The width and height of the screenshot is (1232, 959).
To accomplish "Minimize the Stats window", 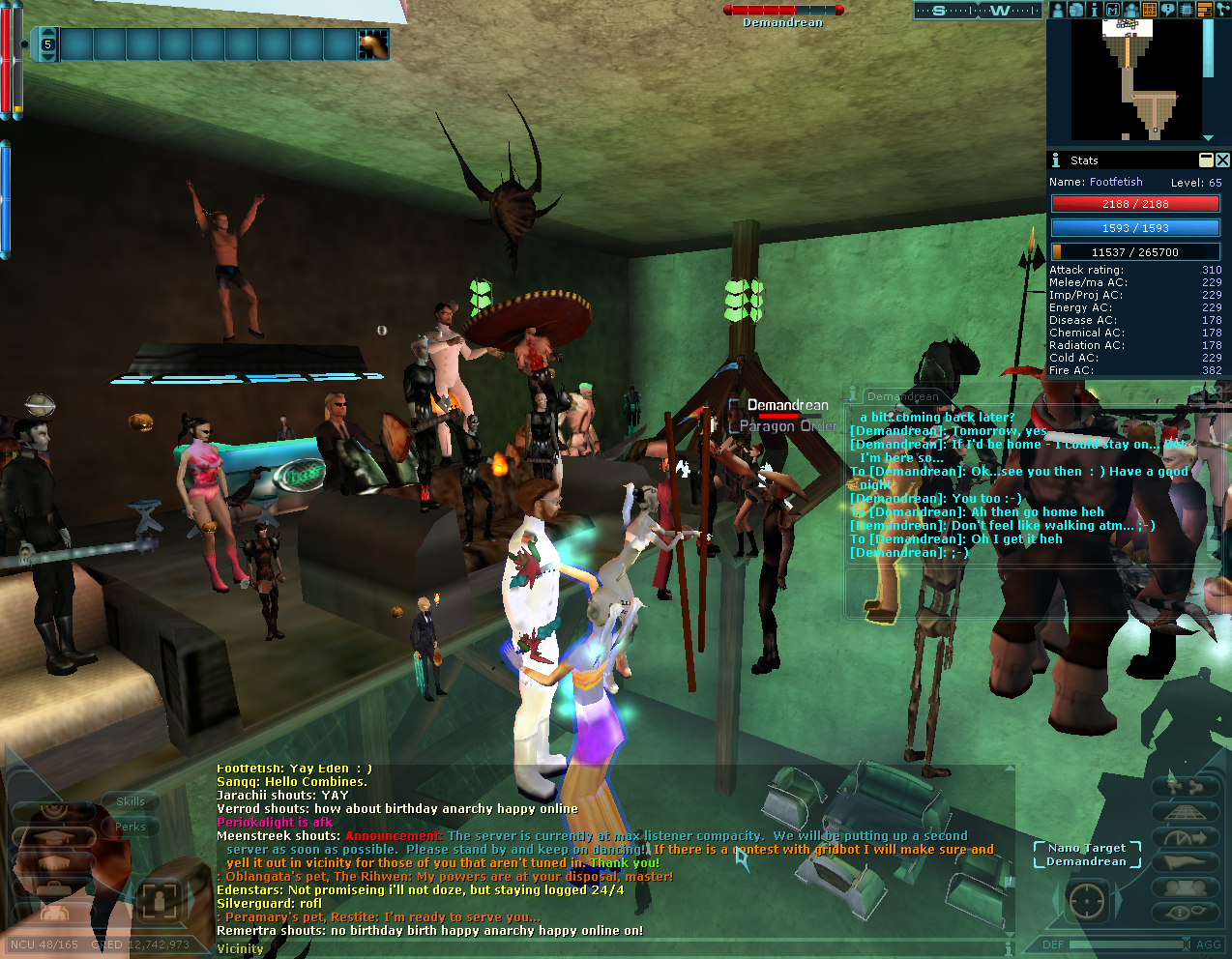I will [x=1206, y=160].
